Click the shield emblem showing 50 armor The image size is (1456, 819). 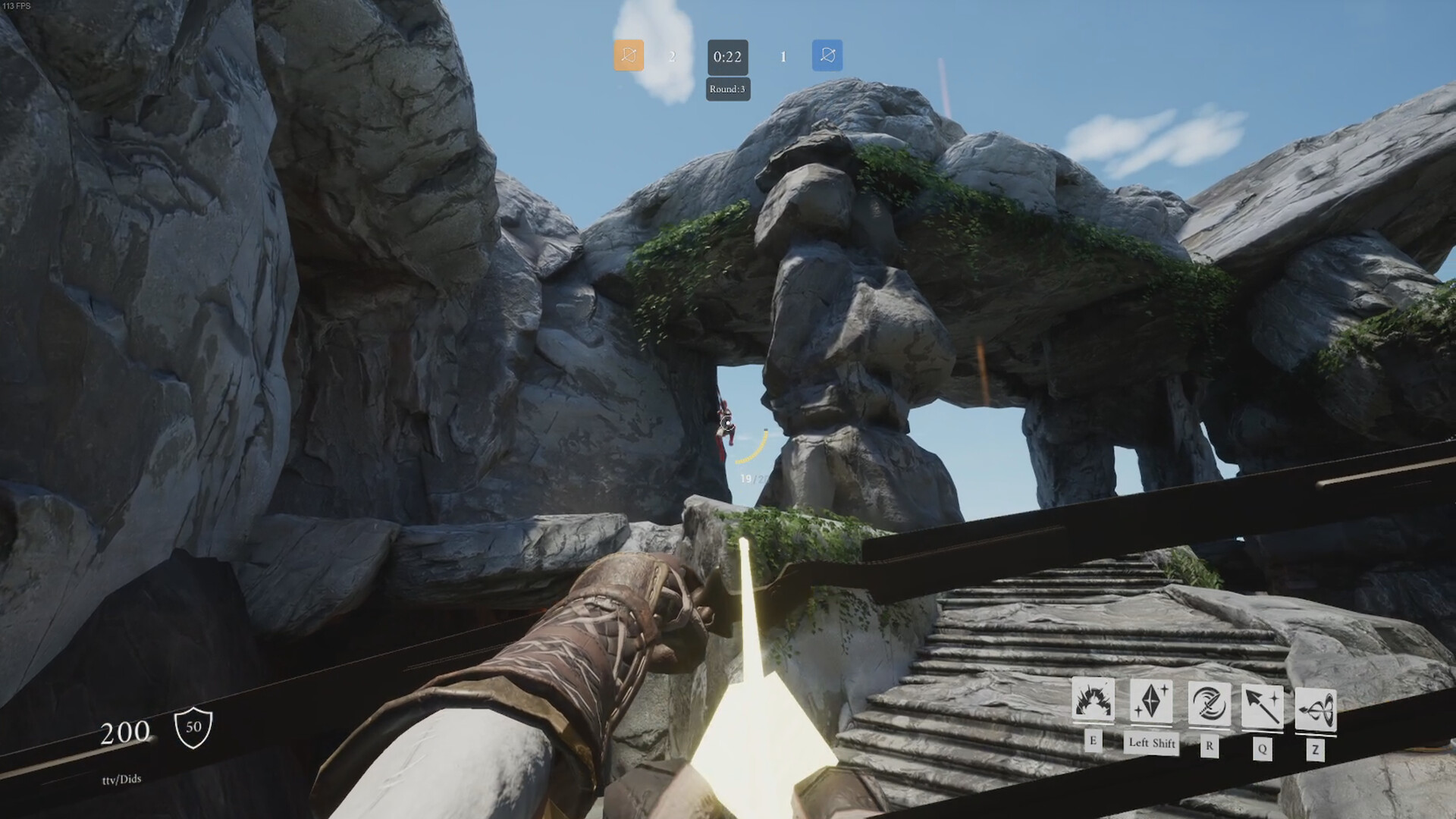pyautogui.click(x=194, y=730)
